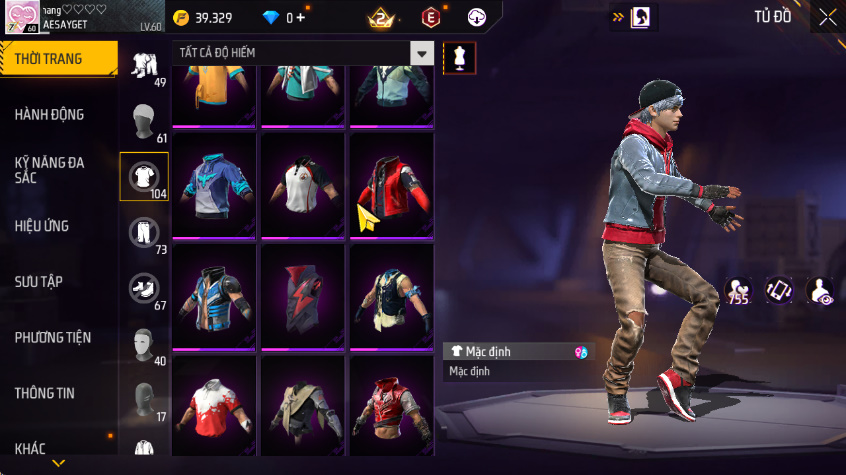Close the vault with the X button
The height and width of the screenshot is (475, 846).
click(828, 16)
